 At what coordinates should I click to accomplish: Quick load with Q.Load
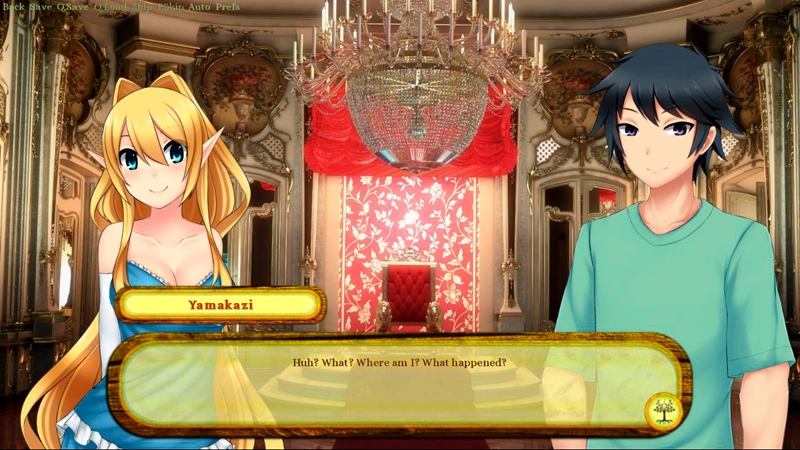click(x=108, y=7)
